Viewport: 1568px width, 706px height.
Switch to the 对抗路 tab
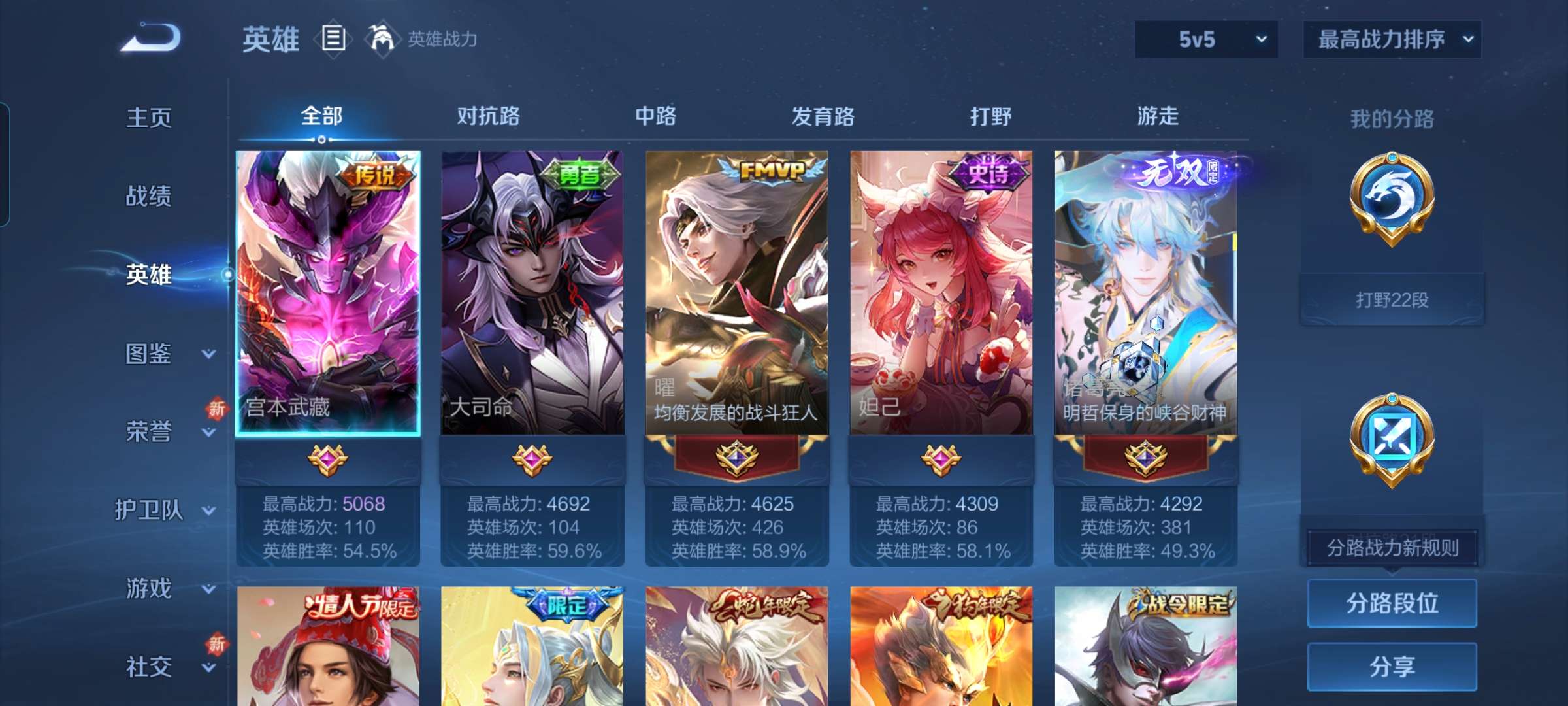click(489, 116)
